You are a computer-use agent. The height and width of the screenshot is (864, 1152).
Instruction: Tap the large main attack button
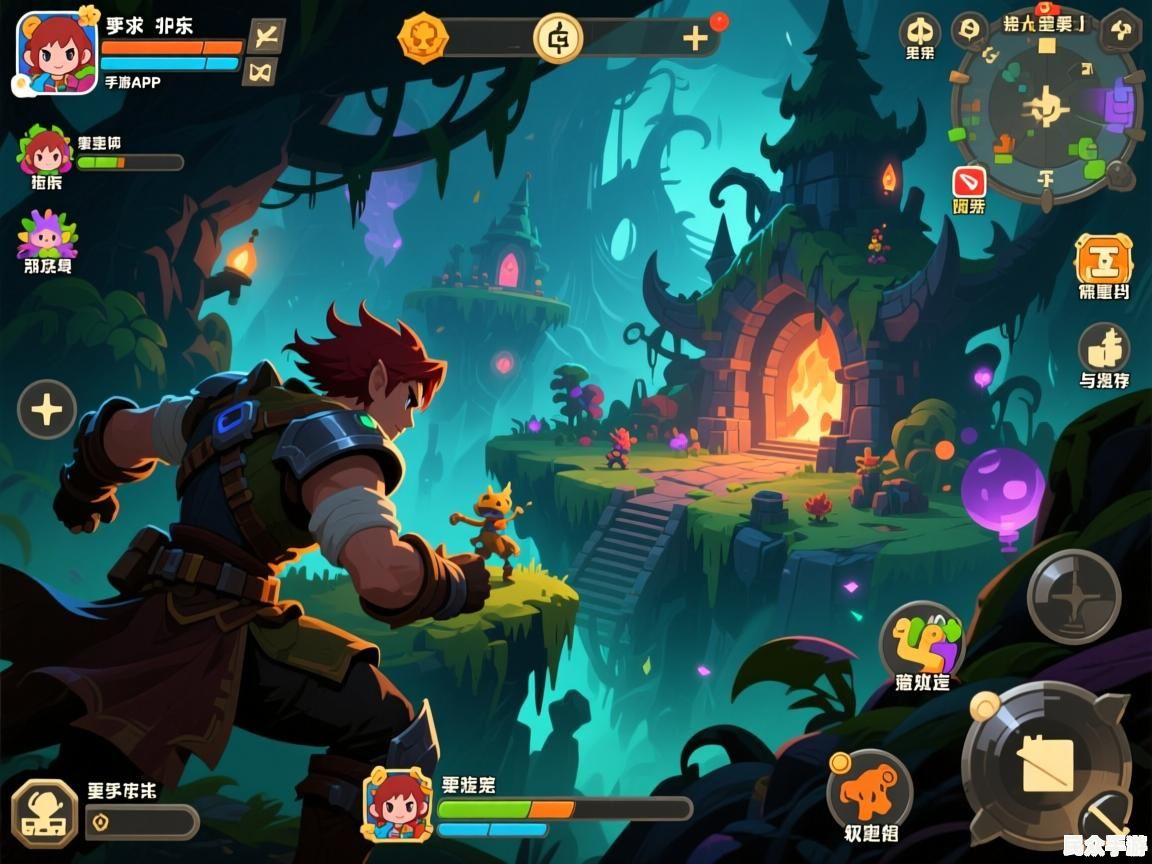point(1046,765)
